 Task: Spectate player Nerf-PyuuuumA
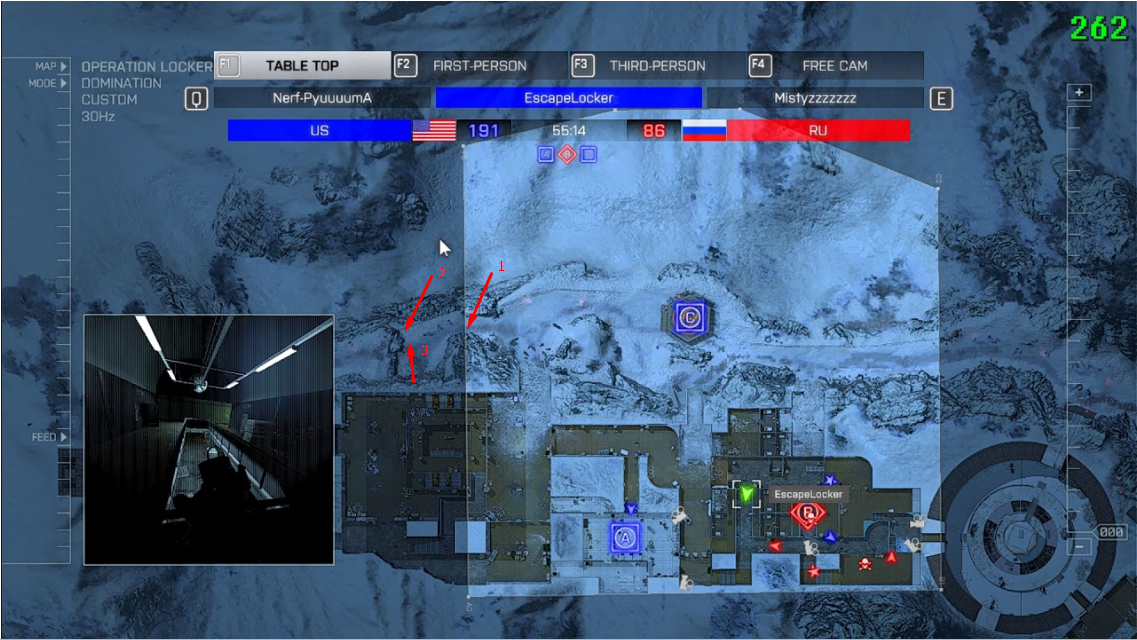click(321, 98)
